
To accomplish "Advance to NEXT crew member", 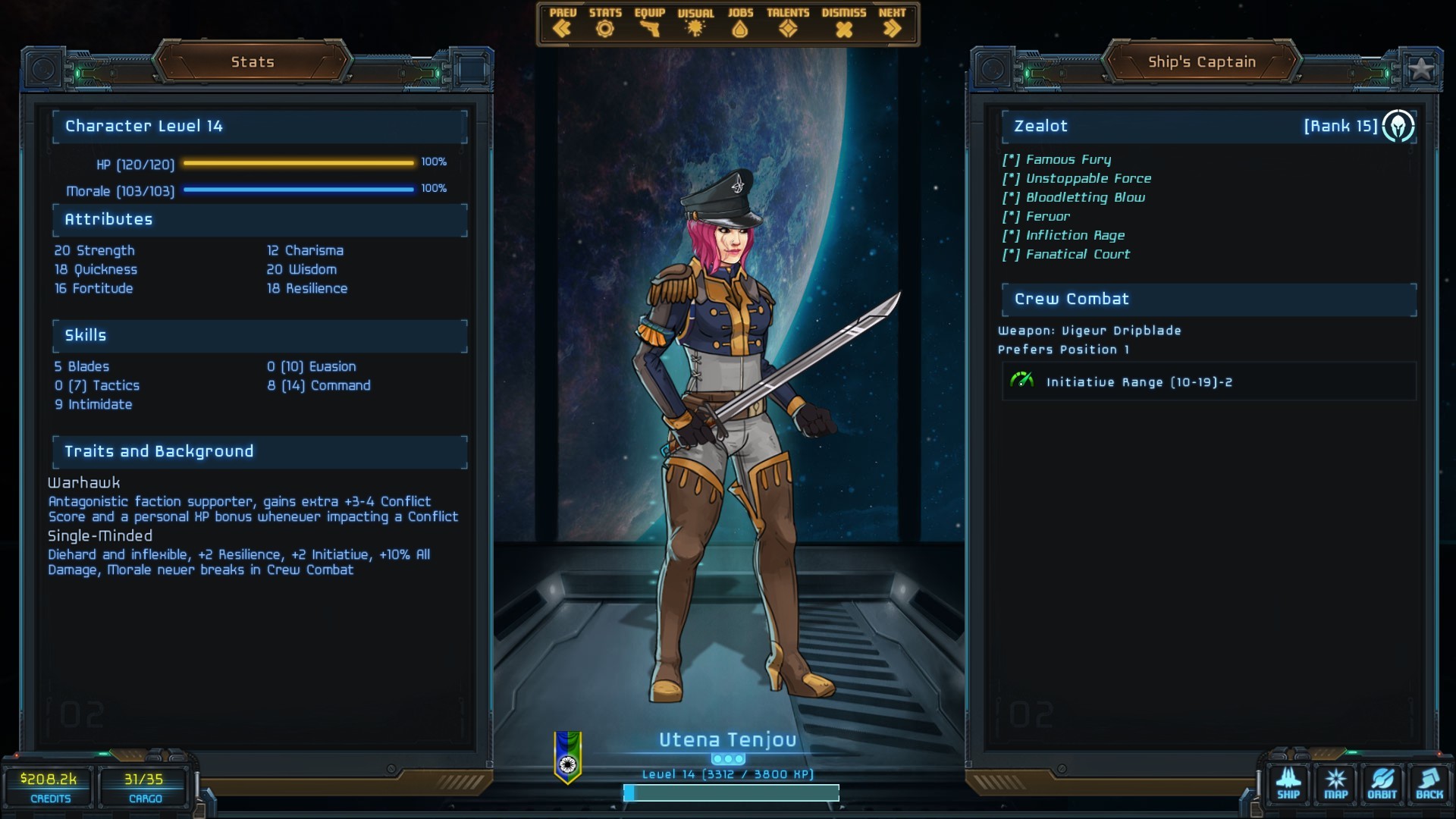I will pos(892,24).
